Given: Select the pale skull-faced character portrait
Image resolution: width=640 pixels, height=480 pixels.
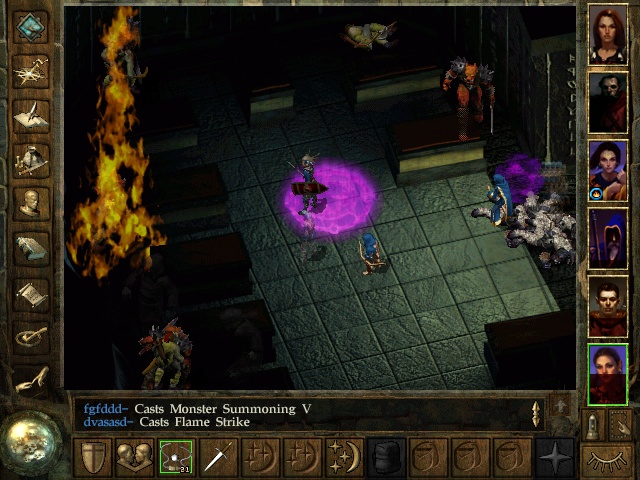Looking at the screenshot, I should coord(608,103).
